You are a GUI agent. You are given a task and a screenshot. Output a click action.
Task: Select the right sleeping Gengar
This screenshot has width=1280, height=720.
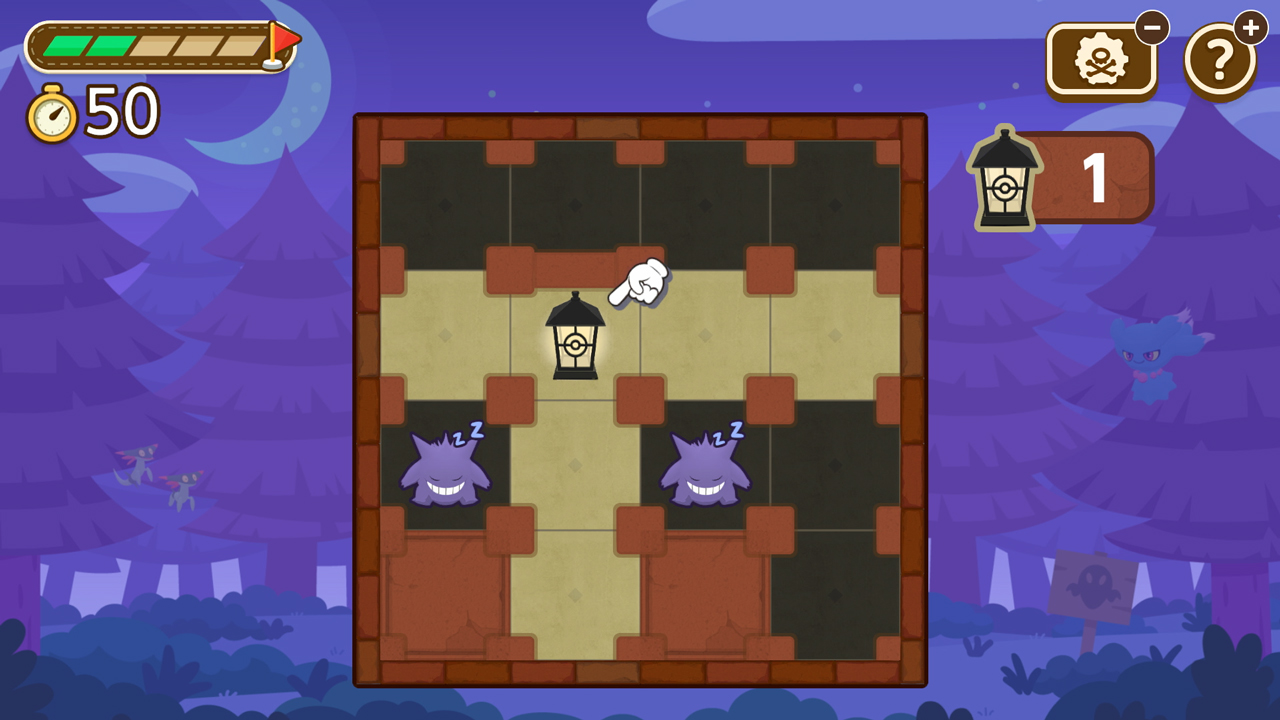coord(707,470)
